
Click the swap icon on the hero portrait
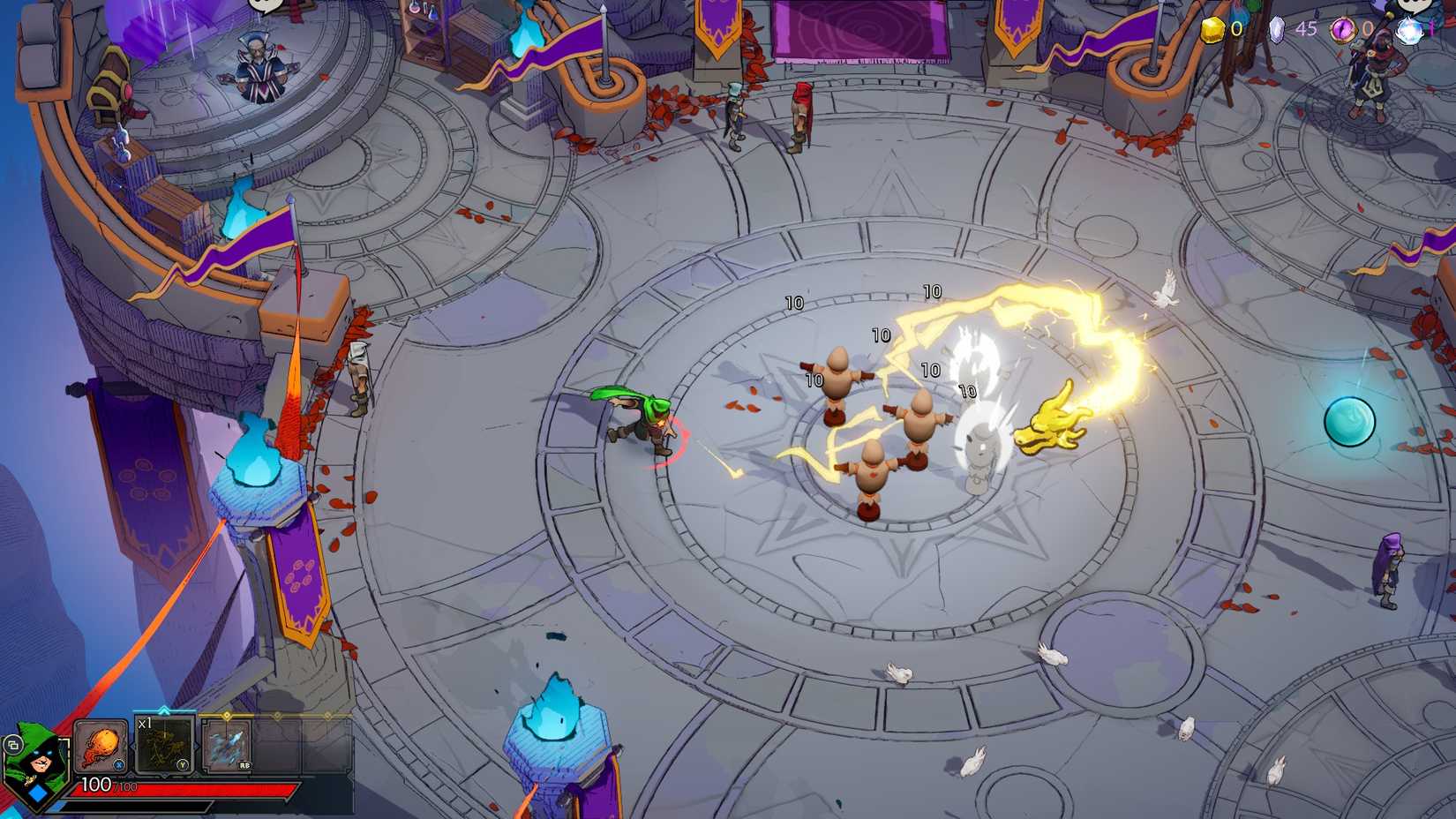pos(13,745)
